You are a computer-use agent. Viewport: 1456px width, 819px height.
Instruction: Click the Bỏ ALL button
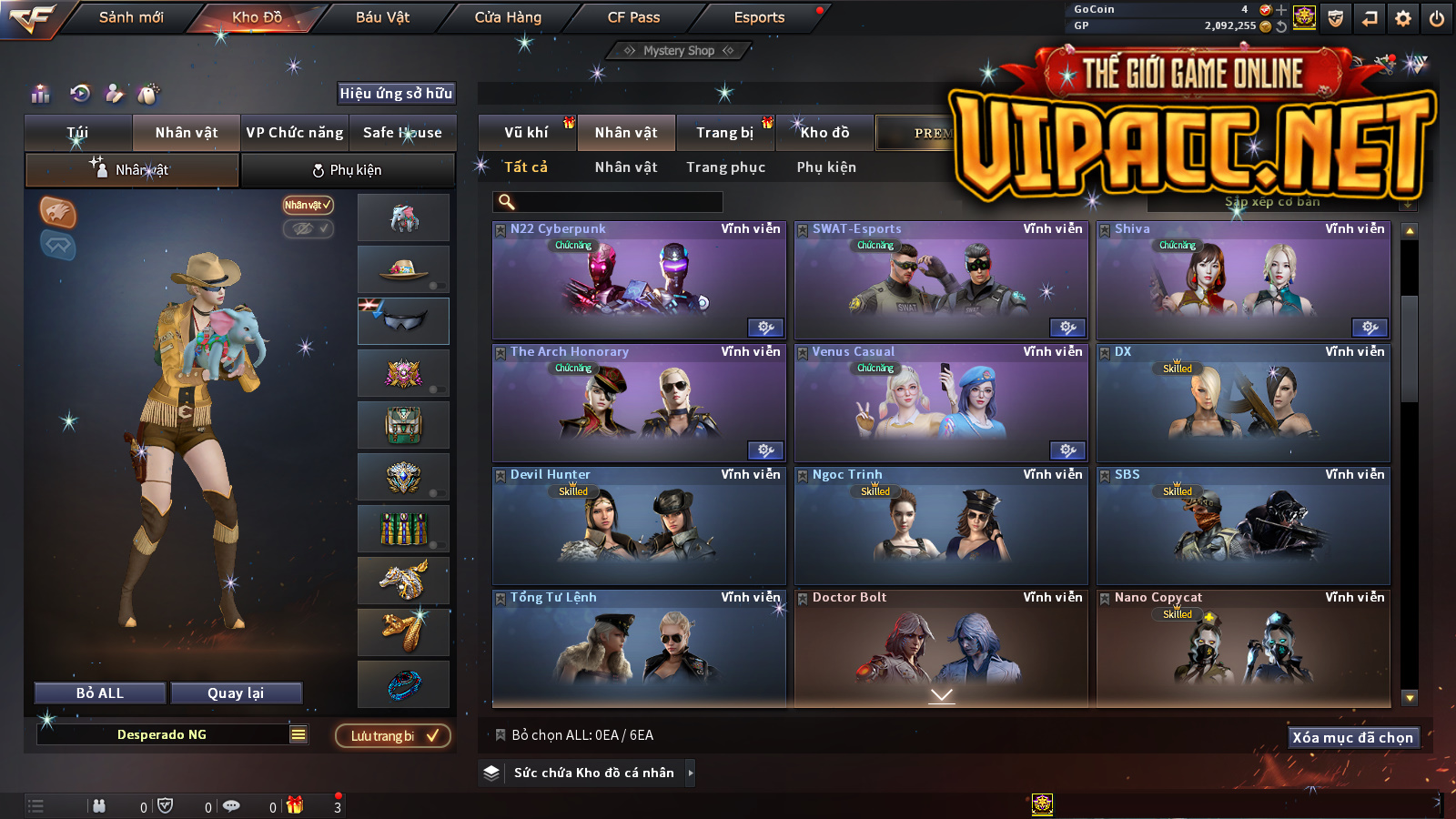(x=100, y=693)
